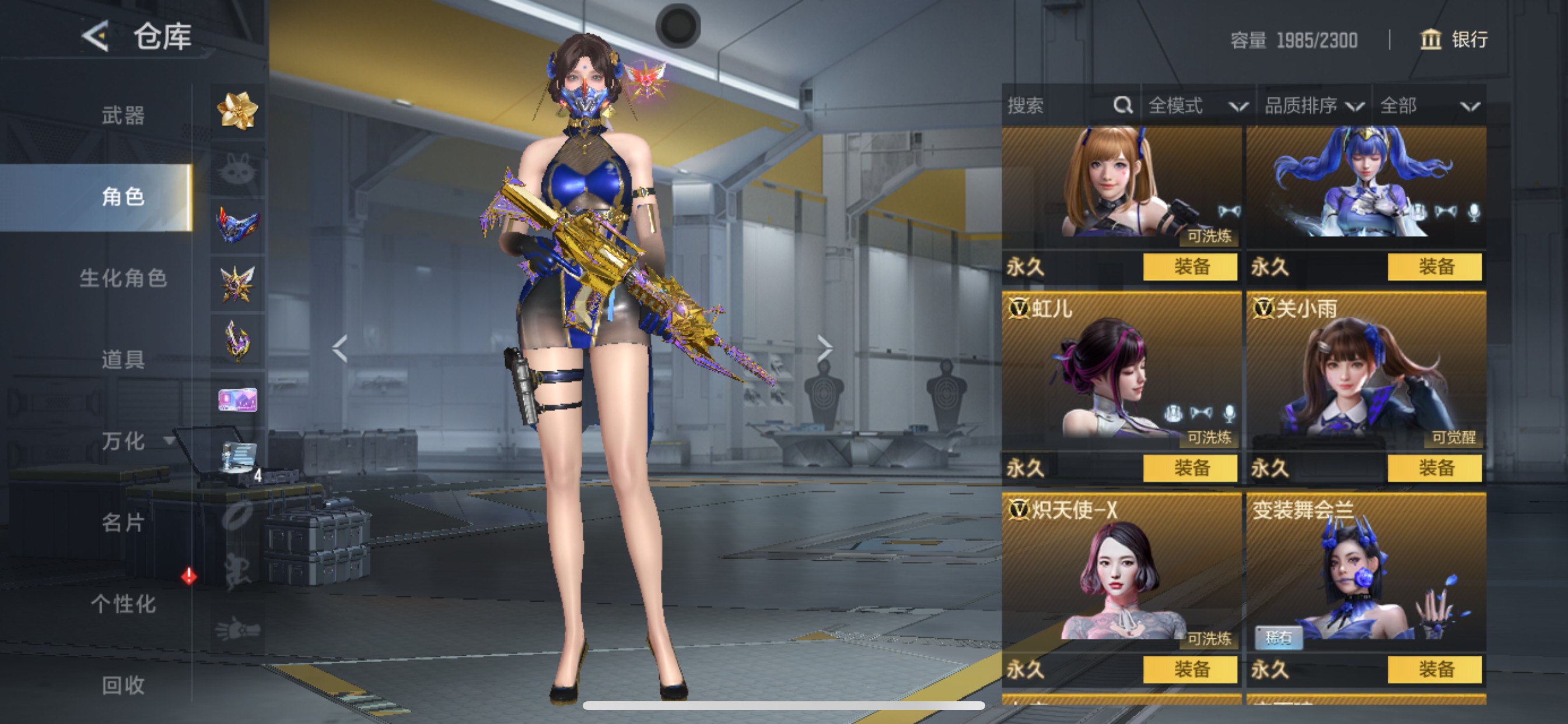This screenshot has height=724, width=1568.
Task: Equip the 关小雨 character
Action: pyautogui.click(x=1434, y=468)
